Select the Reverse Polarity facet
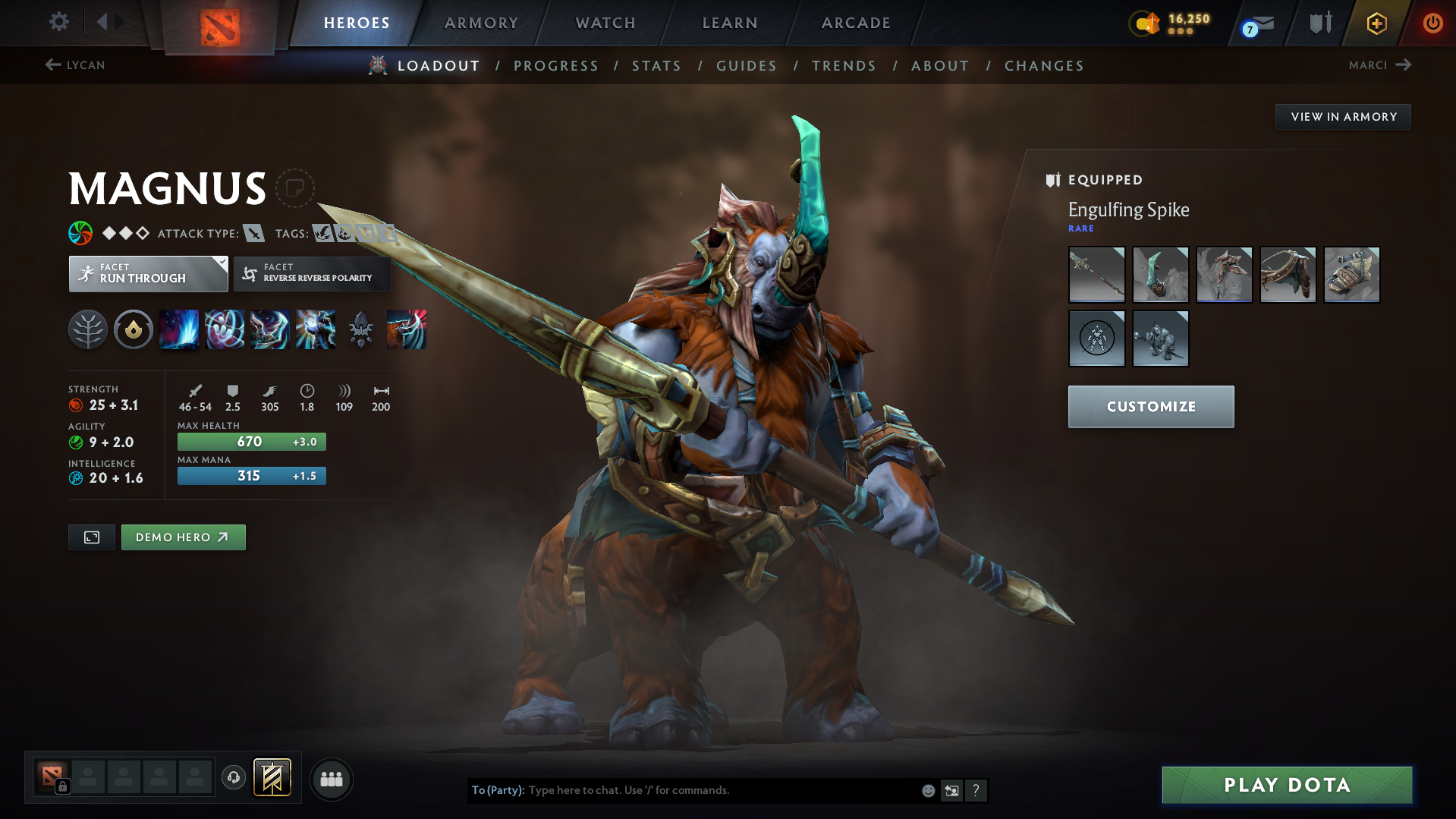The width and height of the screenshot is (1456, 819). 311,274
